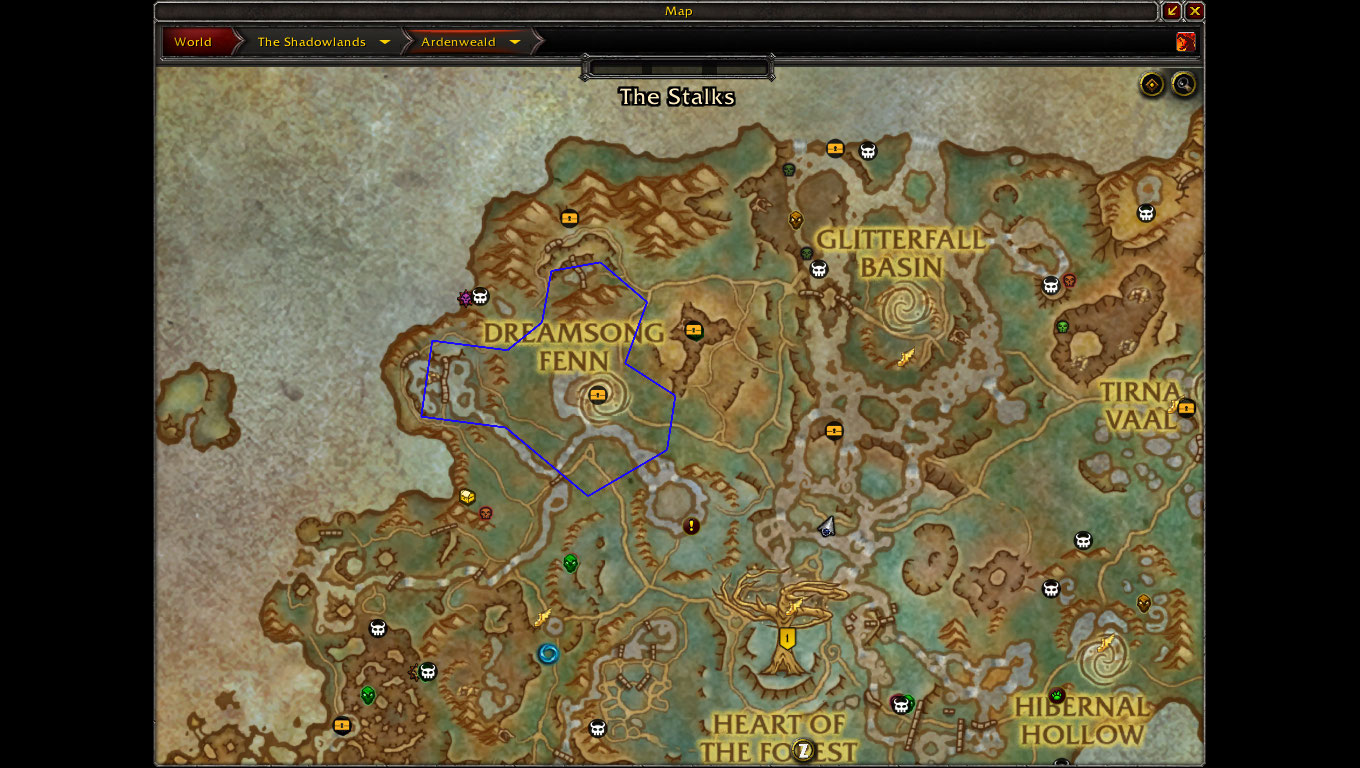Select the blue swirl portal marker
This screenshot has height=768, width=1360.
(x=548, y=654)
